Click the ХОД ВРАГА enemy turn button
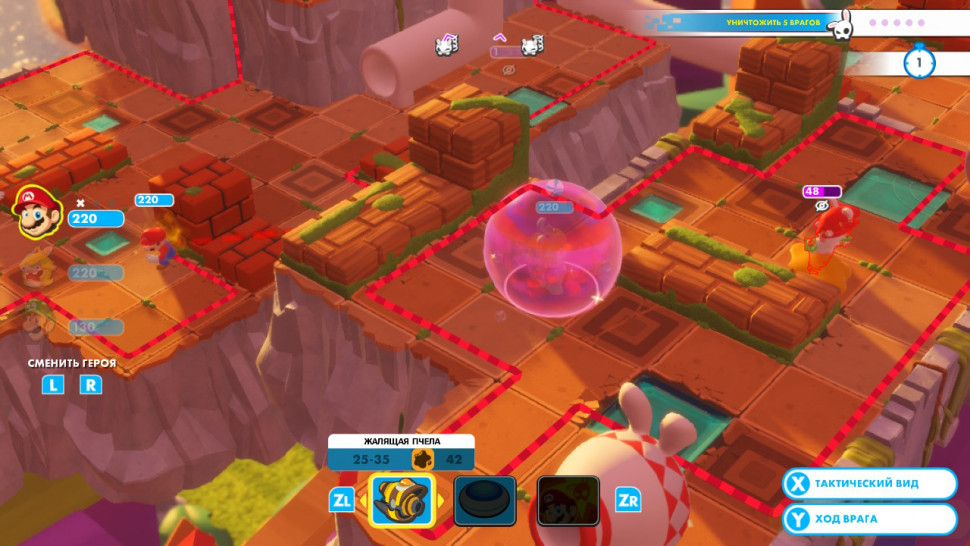The image size is (970, 546). coord(869,520)
